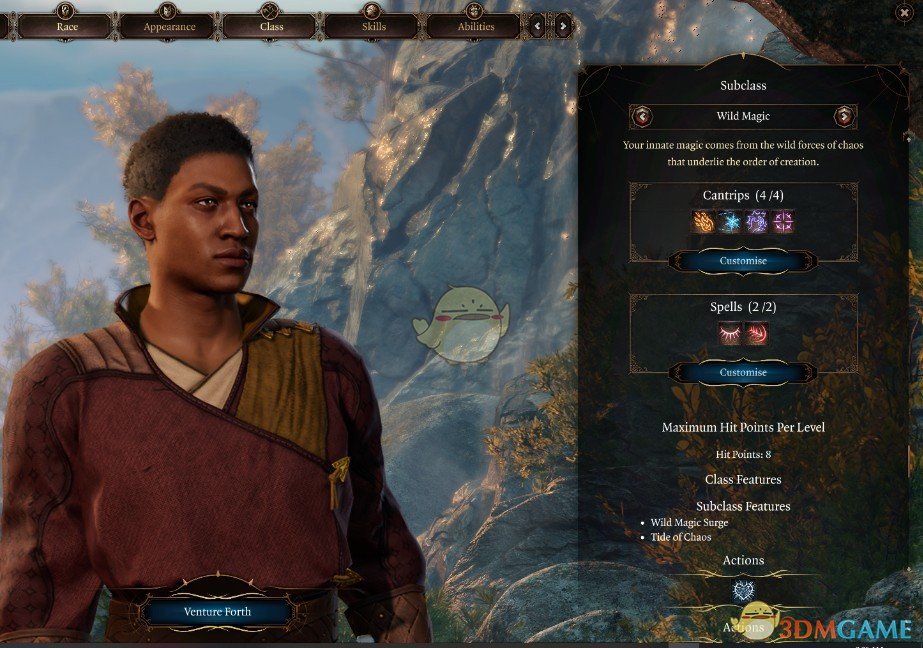This screenshot has width=923, height=648.
Task: Click the Venture Forth button
Action: (x=217, y=611)
